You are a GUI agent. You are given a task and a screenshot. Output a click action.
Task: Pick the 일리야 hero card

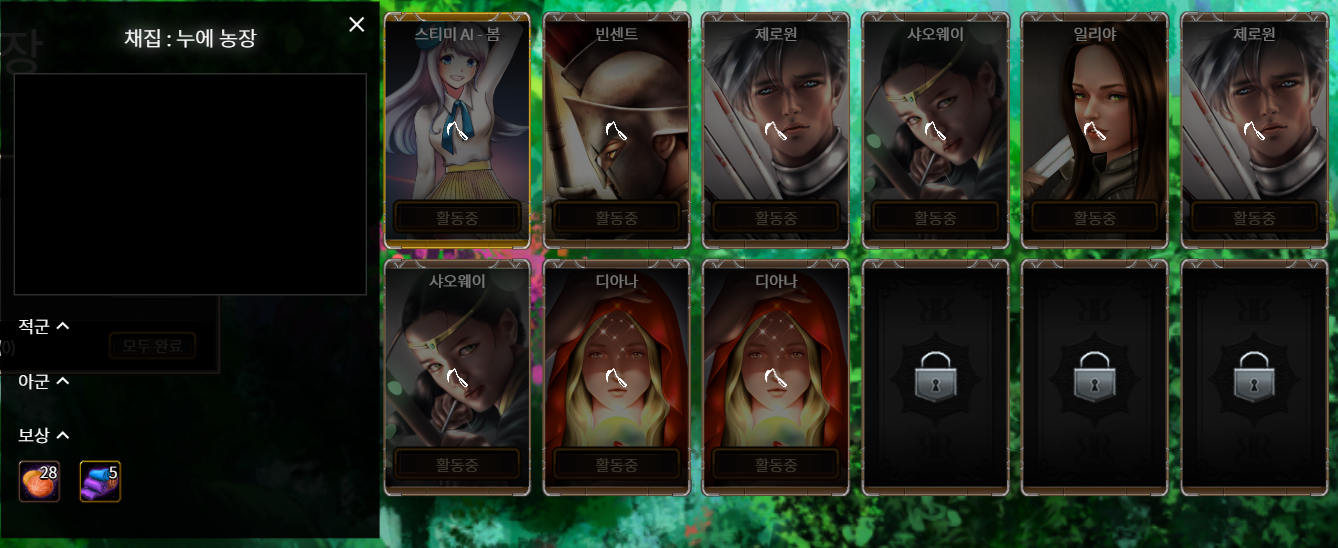click(1094, 130)
